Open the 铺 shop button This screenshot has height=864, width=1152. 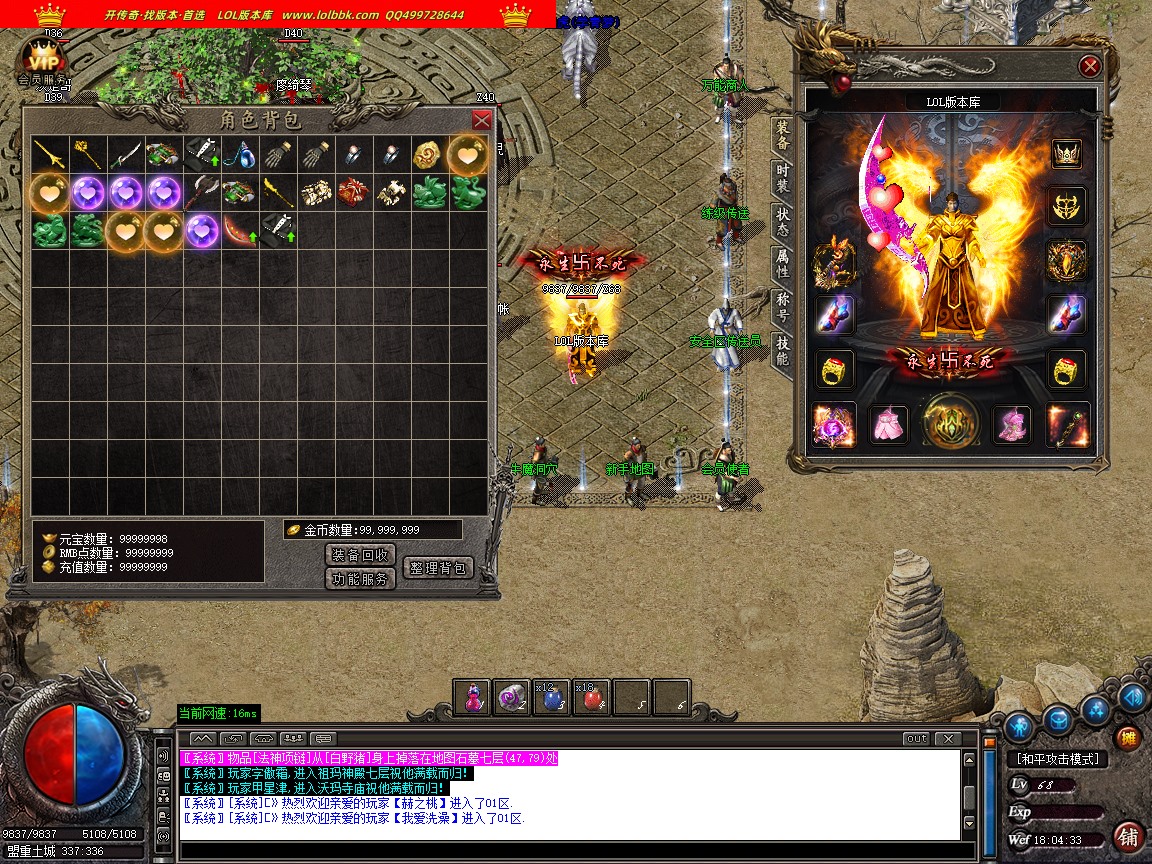[1129, 836]
